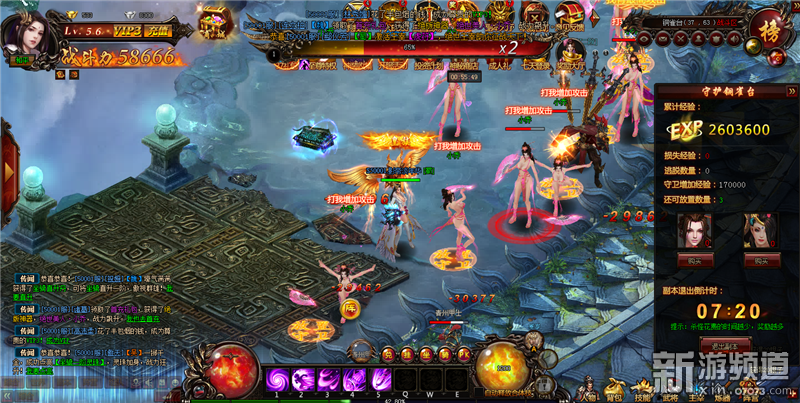The width and height of the screenshot is (800, 403).
Task: Open the 背包 bag menu
Action: pos(615,388)
